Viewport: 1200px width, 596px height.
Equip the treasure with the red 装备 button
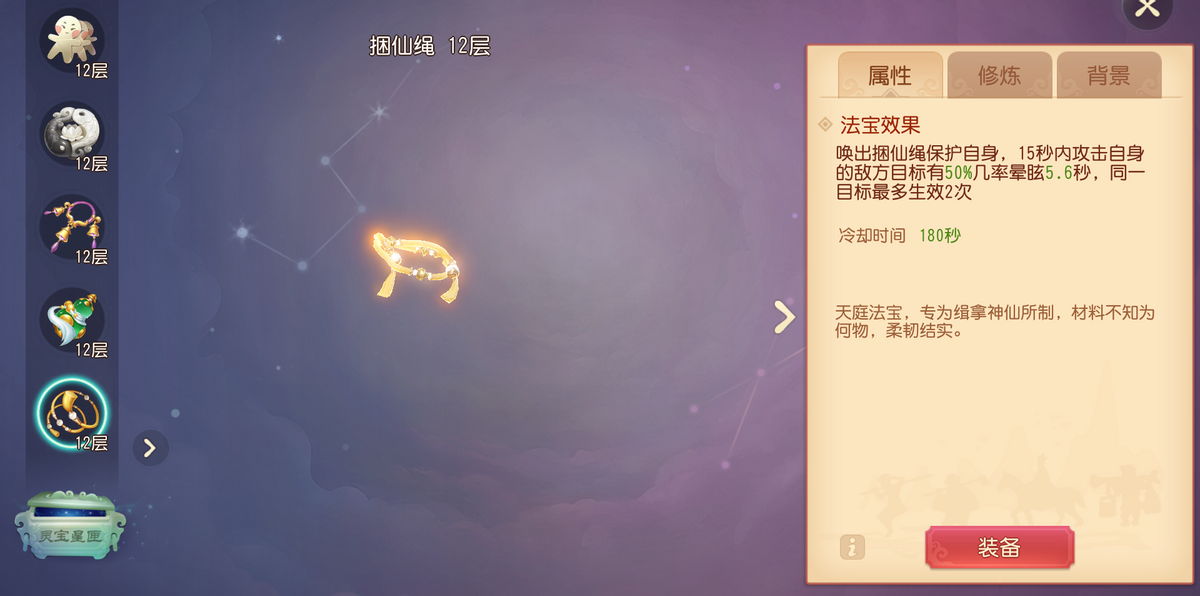tap(999, 547)
